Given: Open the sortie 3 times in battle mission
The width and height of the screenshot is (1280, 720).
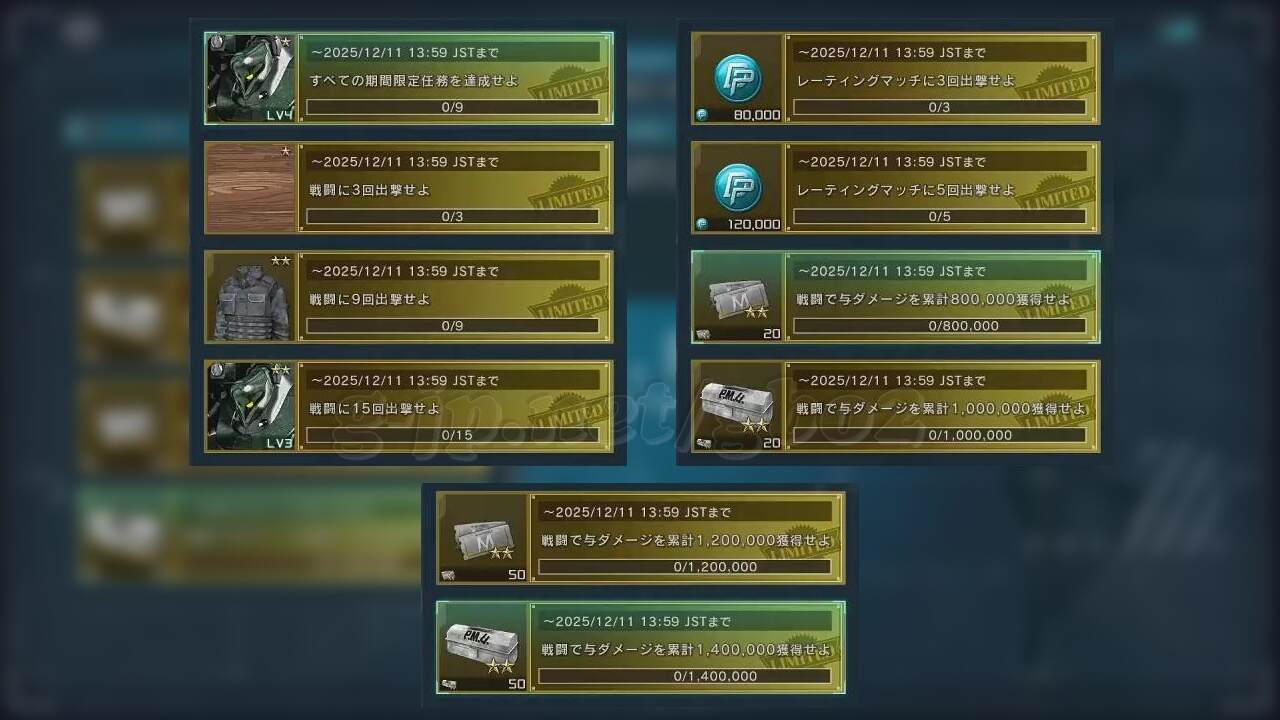Looking at the screenshot, I should pos(455,188).
